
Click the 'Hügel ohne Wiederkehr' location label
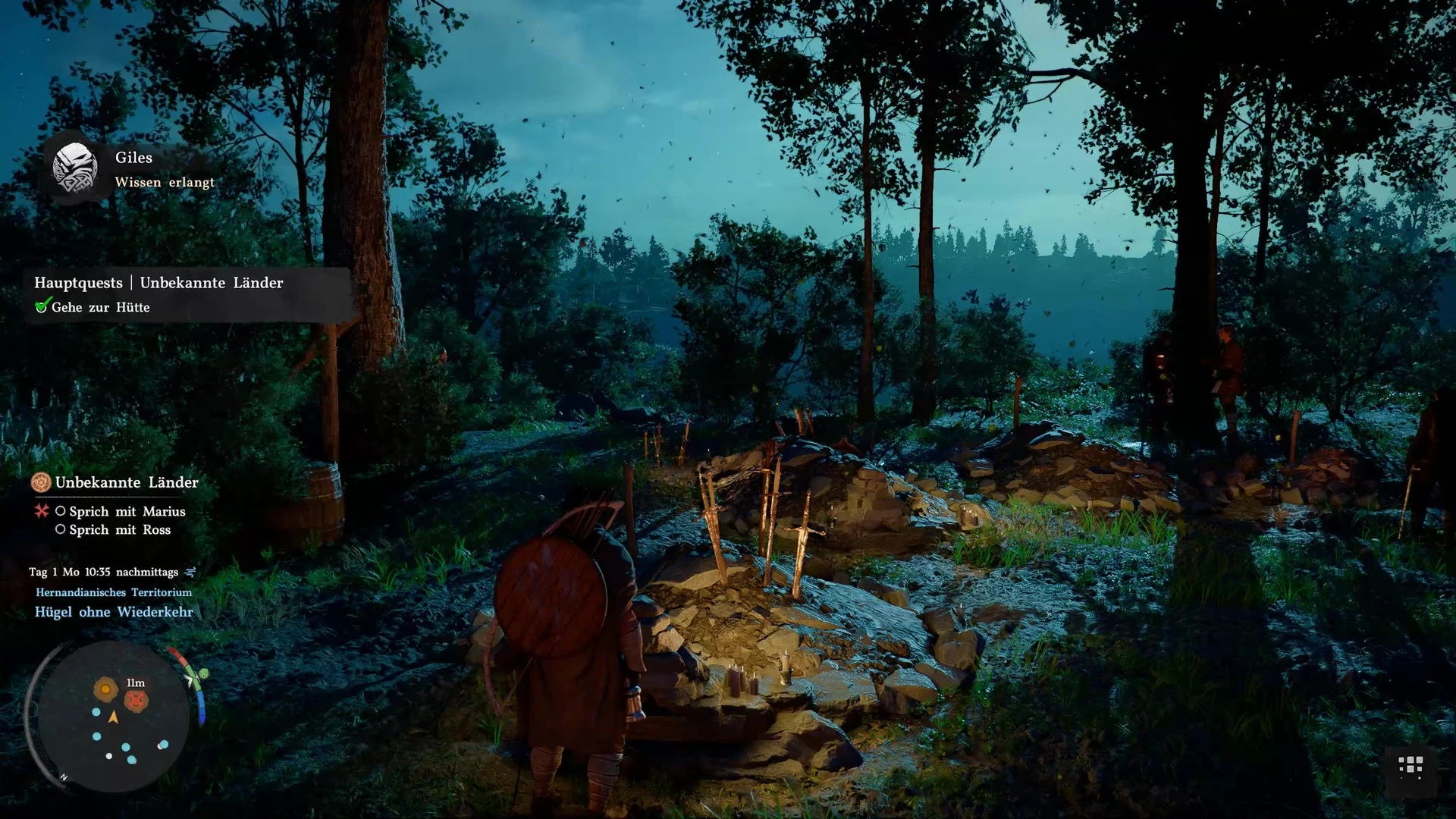coord(114,612)
